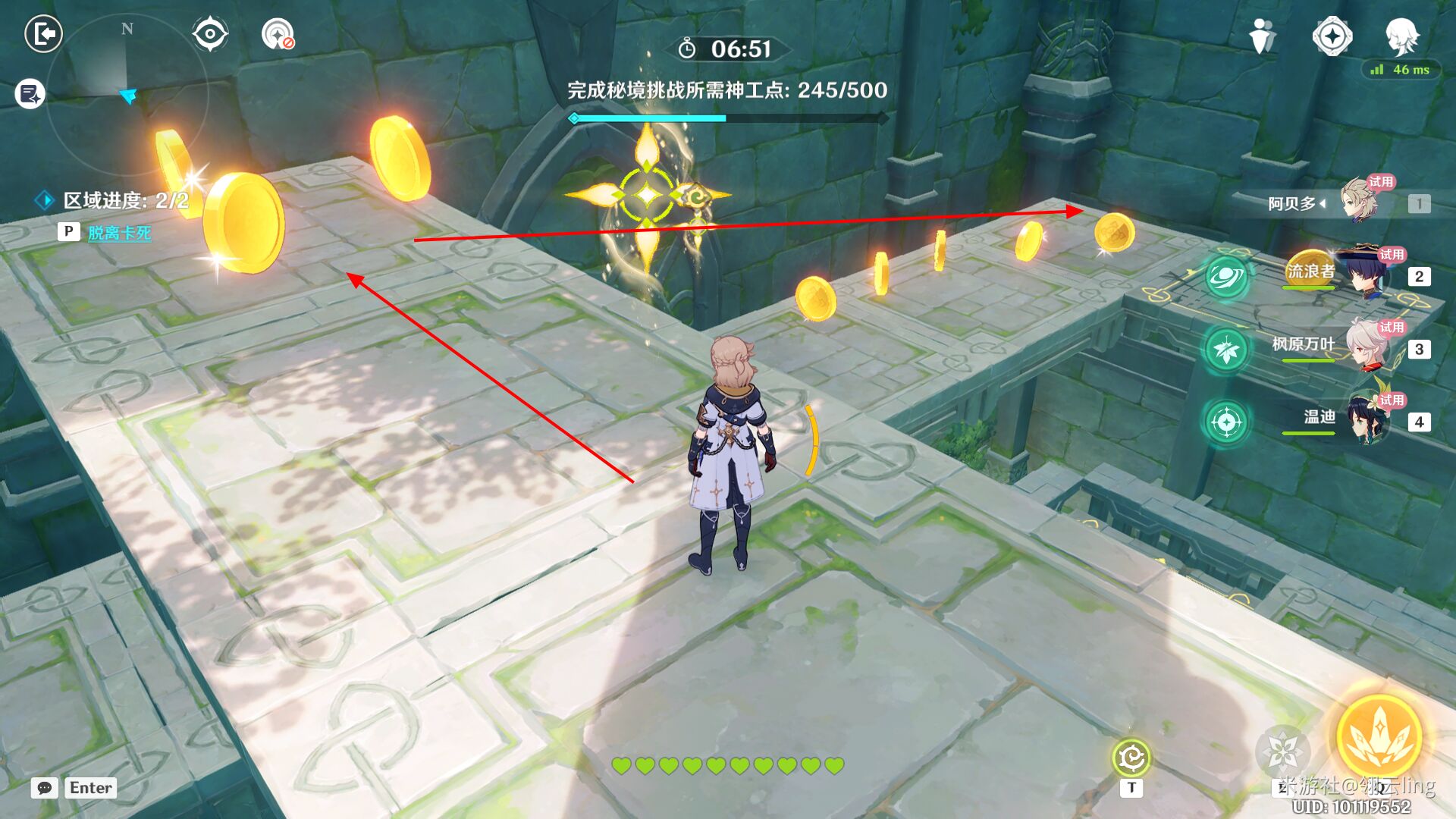Use the flower-shaped elemental skill button
Image resolution: width=1456 pixels, height=819 pixels.
point(1283,752)
